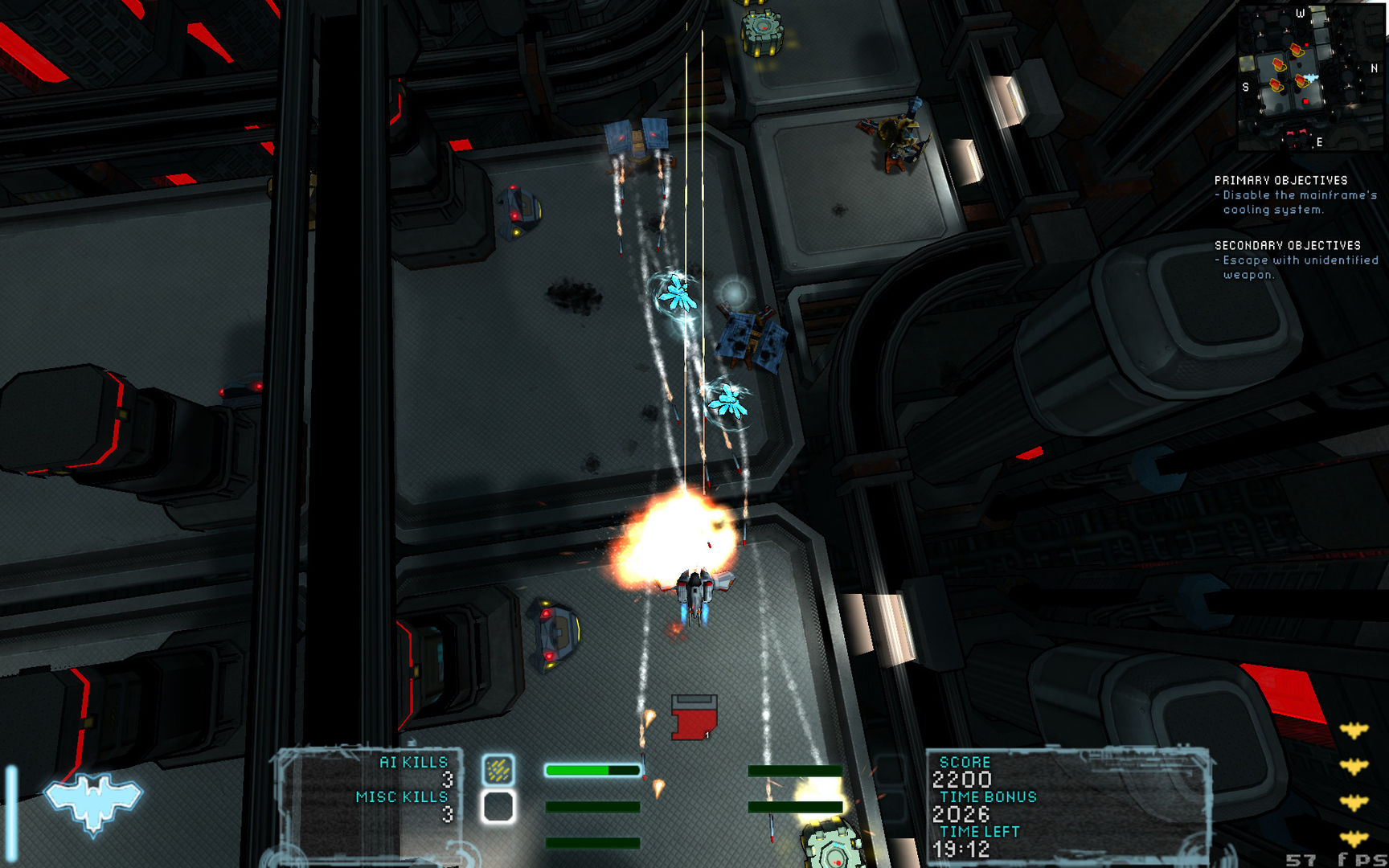Screen dimensions: 1389x868
Task: Select the MISC KILLS label
Action: click(x=401, y=797)
